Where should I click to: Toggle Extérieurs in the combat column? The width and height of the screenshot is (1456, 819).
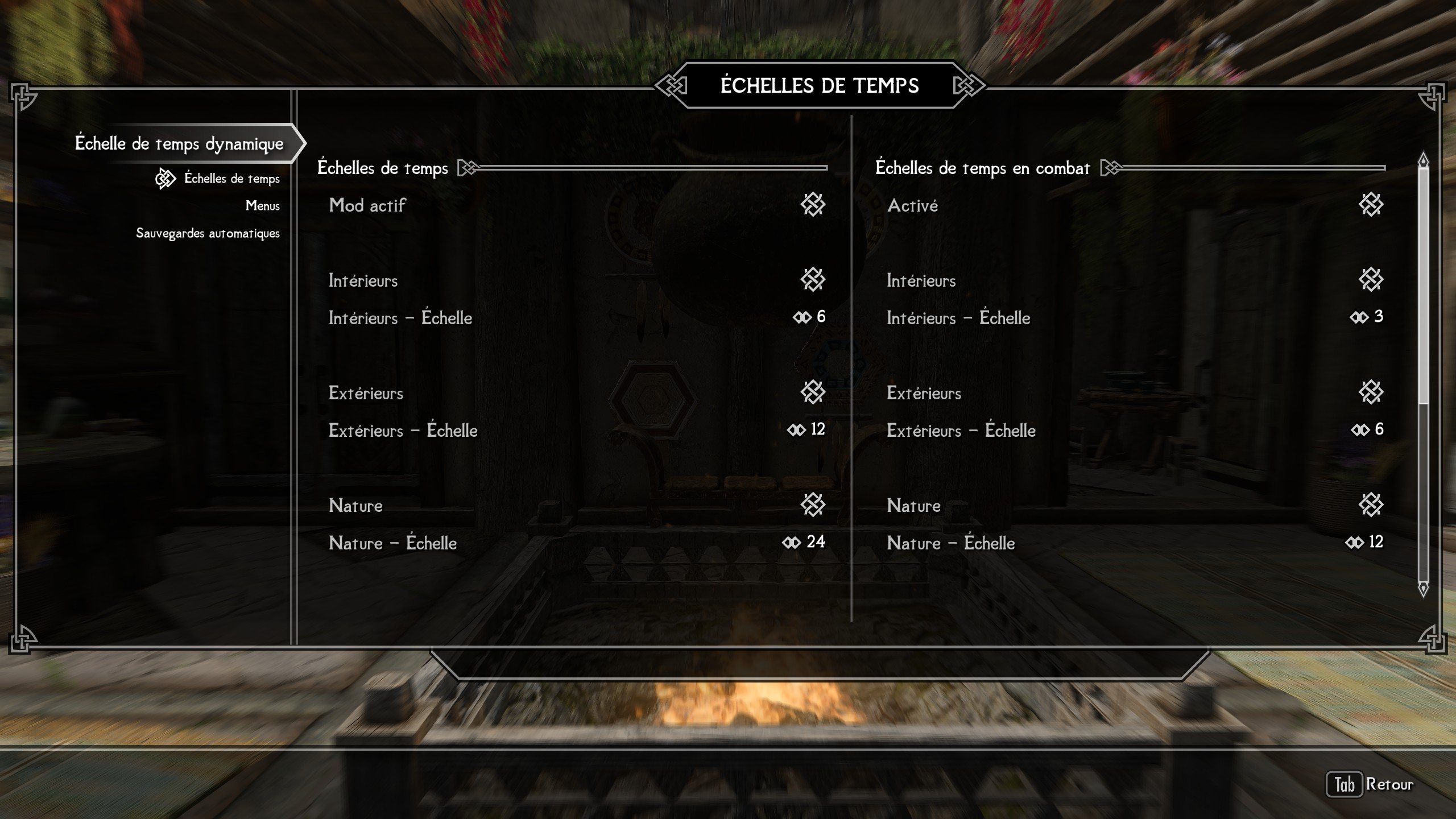pos(1370,392)
